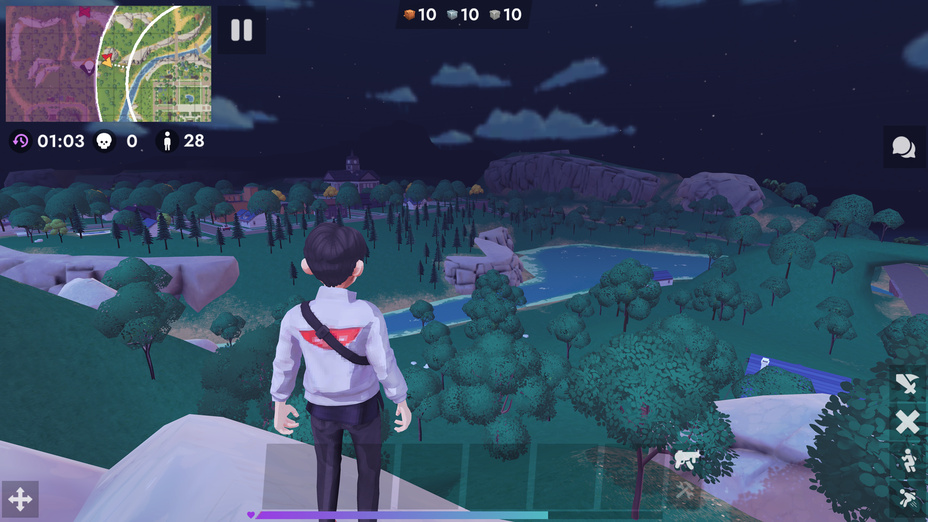Switch to the build tools icon
Image resolution: width=928 pixels, height=522 pixels.
(x=686, y=490)
